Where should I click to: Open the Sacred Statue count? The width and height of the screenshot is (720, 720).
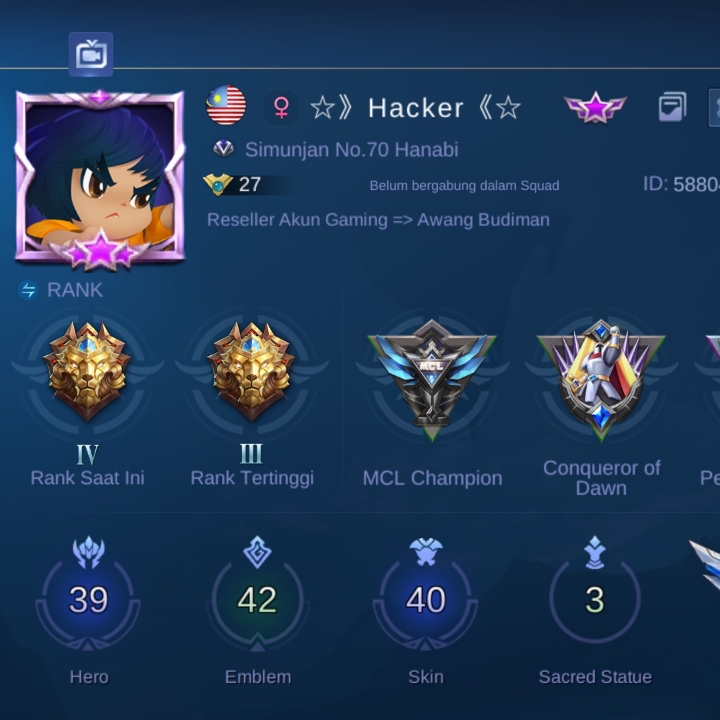595,599
